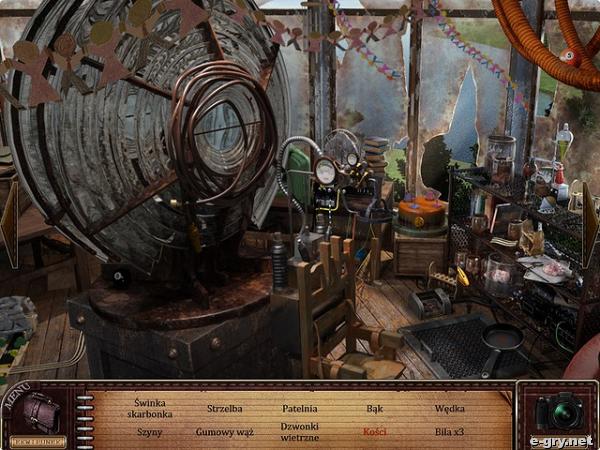The width and height of the screenshot is (600, 450).
Task: Pick "Bąk" in the item list
Action: (375, 408)
